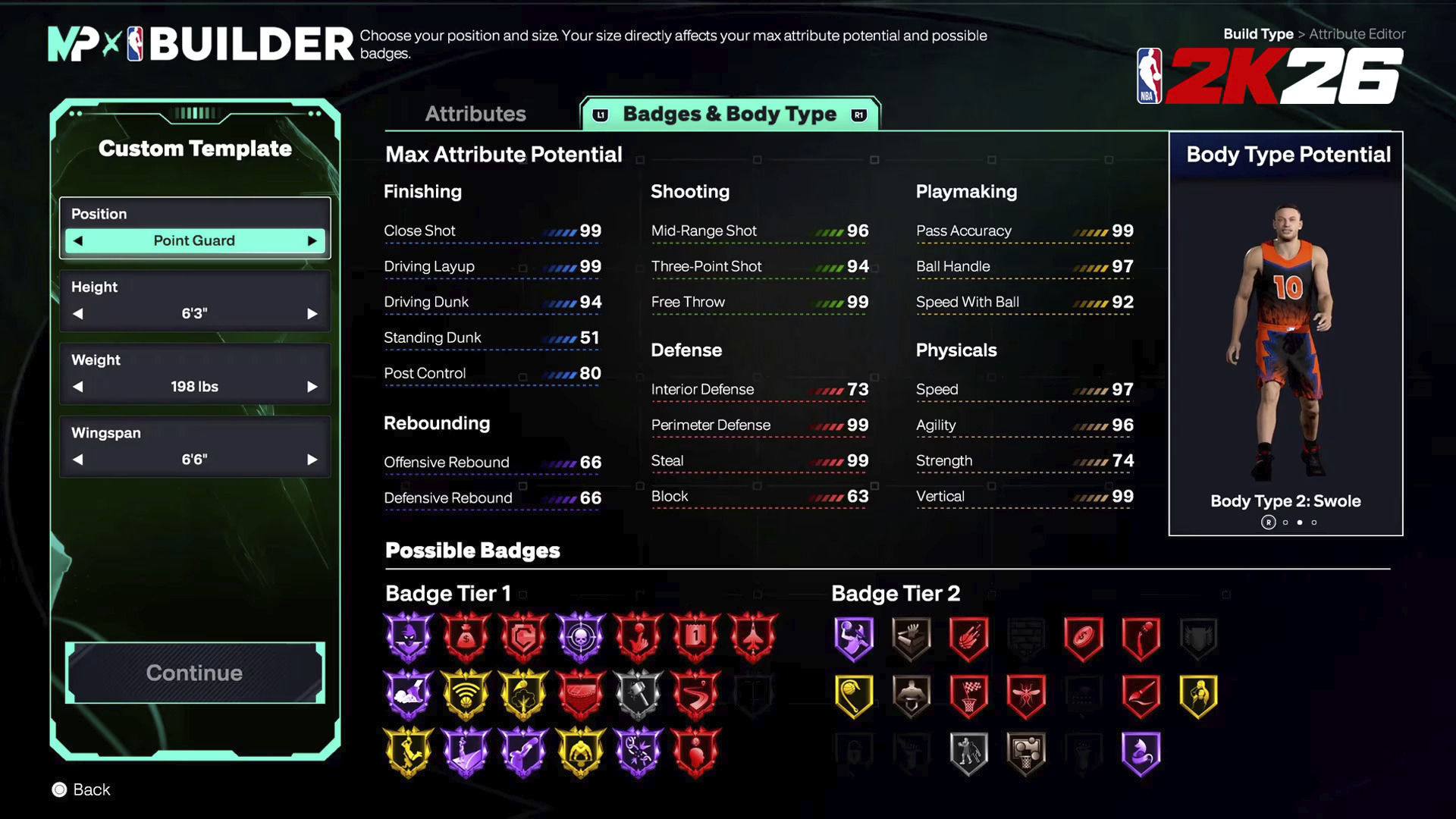The image size is (1456, 819).
Task: Increase the Height value
Action: (x=312, y=314)
